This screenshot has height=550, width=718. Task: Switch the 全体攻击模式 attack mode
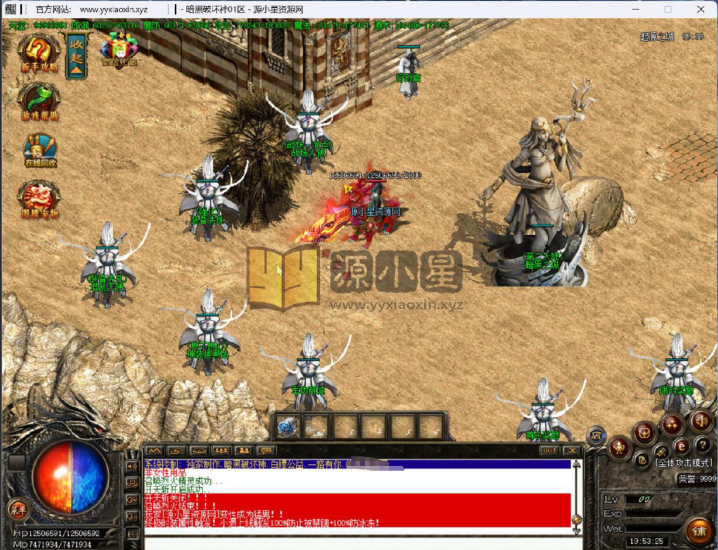pos(683,464)
